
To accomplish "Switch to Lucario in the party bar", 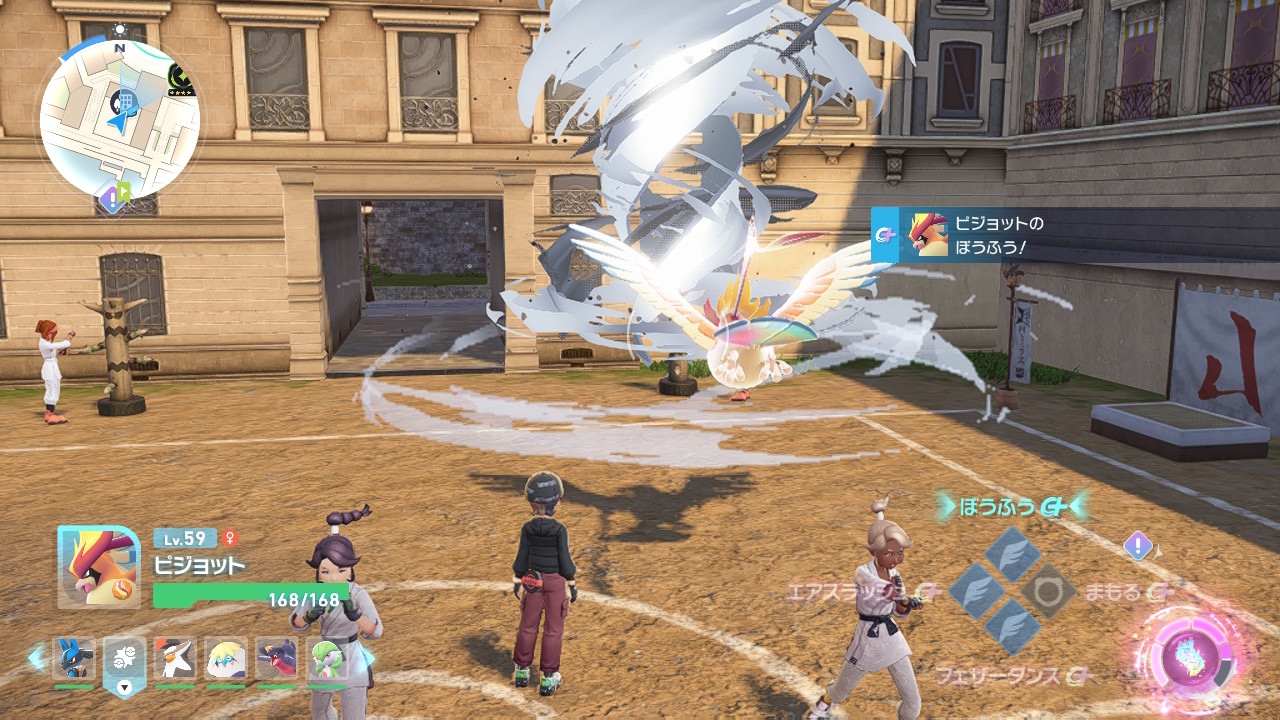I will pyautogui.click(x=74, y=659).
